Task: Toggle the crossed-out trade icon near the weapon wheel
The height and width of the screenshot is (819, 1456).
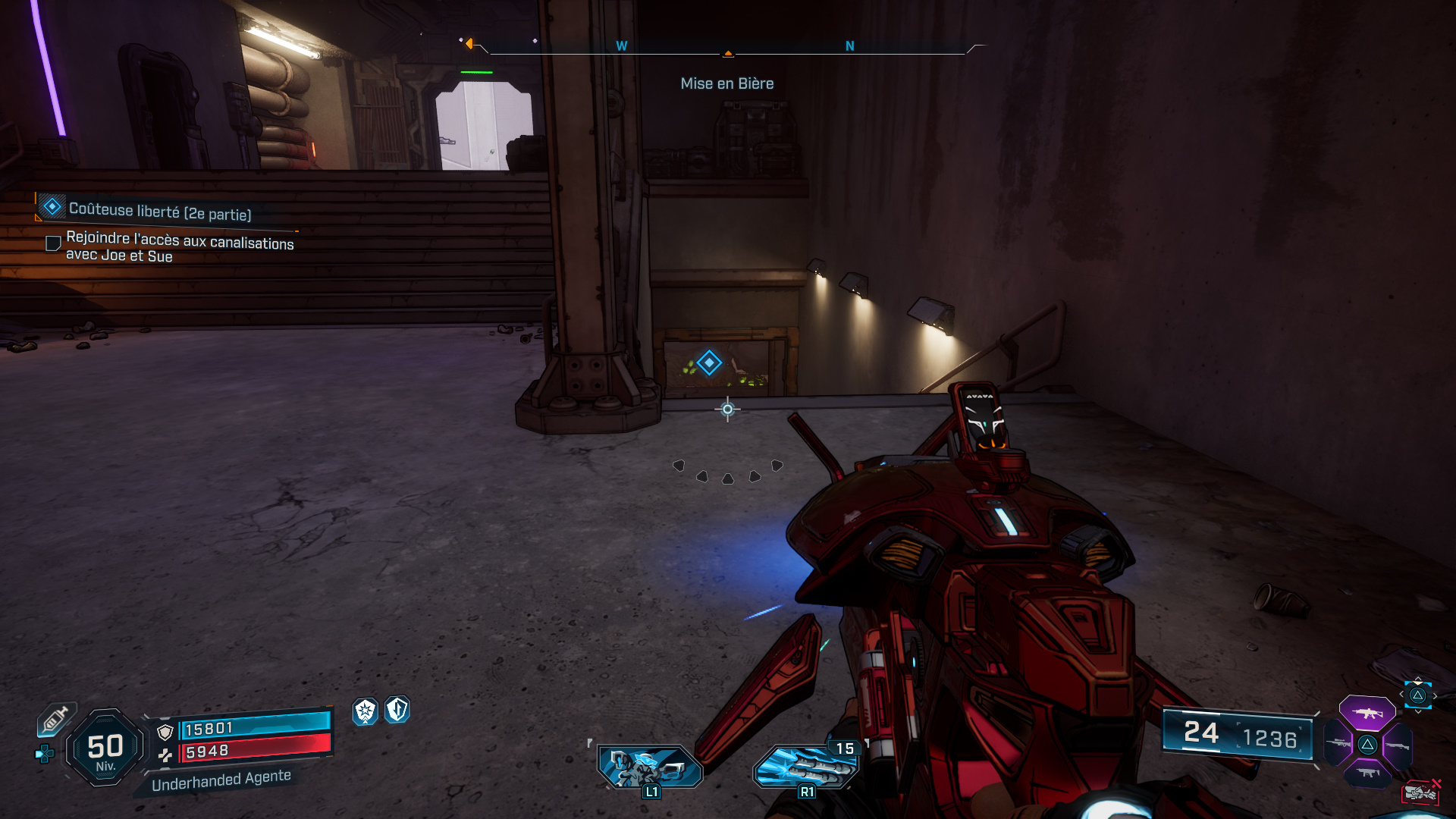Action: point(1420,792)
